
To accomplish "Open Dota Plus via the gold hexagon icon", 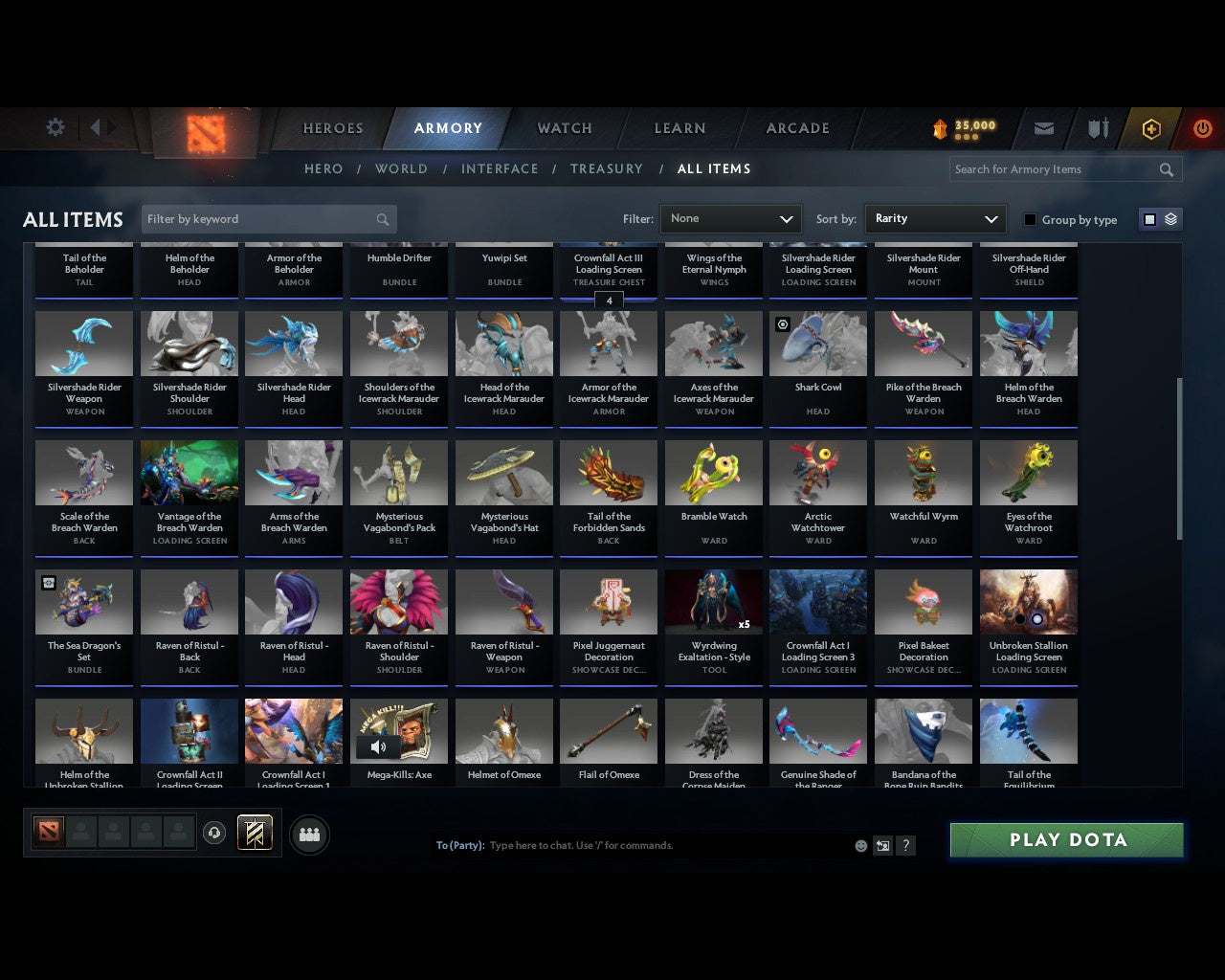I will [1150, 128].
